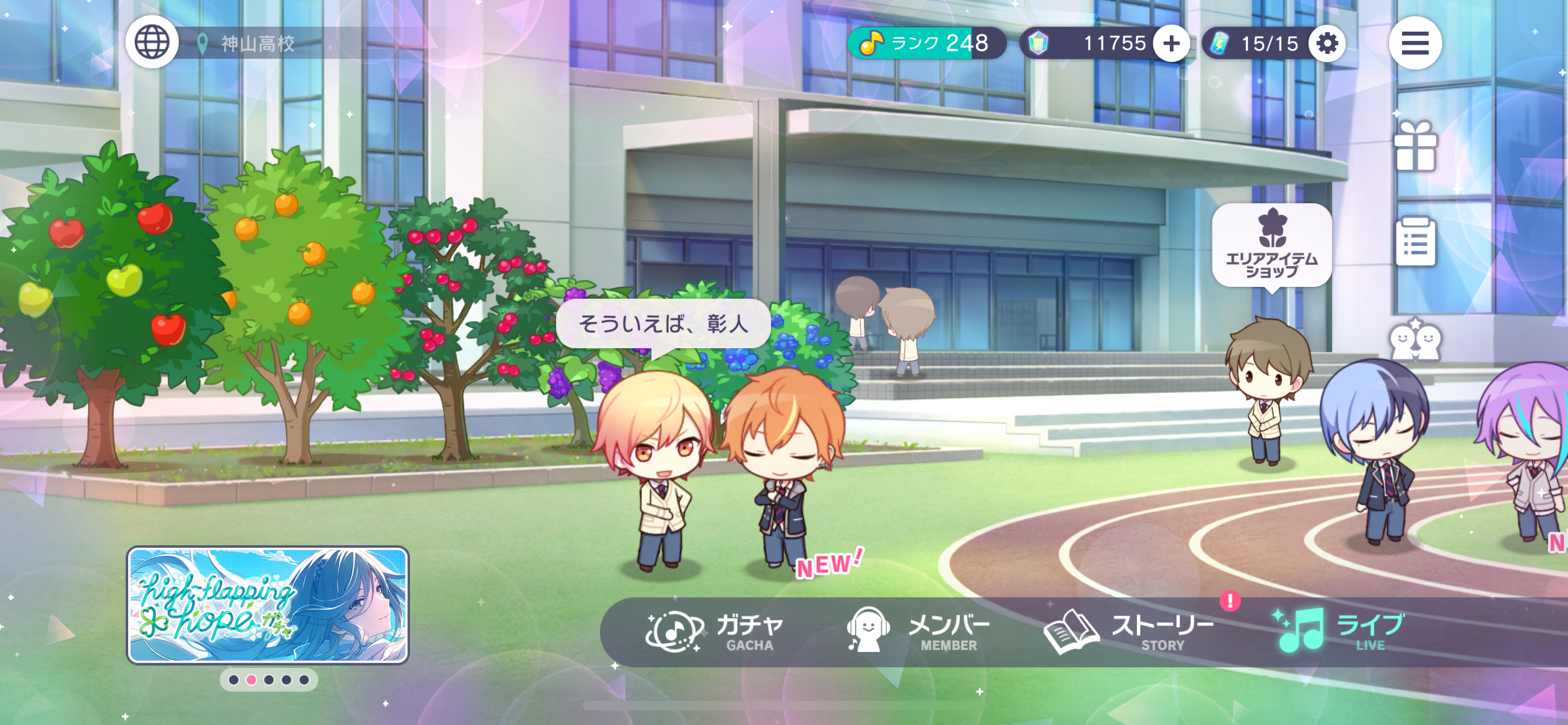
Task: Open the High Flapping Hope gacha banner
Action: [268, 605]
